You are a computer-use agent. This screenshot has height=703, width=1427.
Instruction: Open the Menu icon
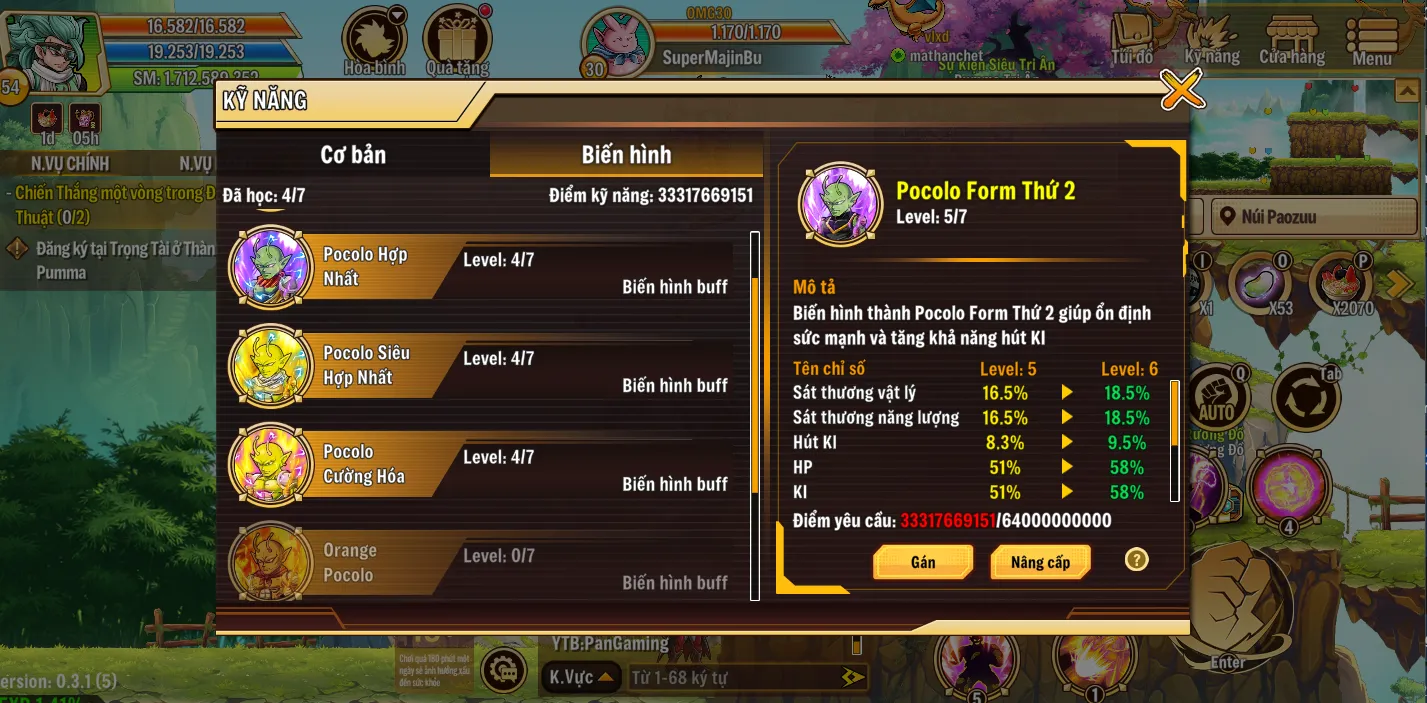1372,40
